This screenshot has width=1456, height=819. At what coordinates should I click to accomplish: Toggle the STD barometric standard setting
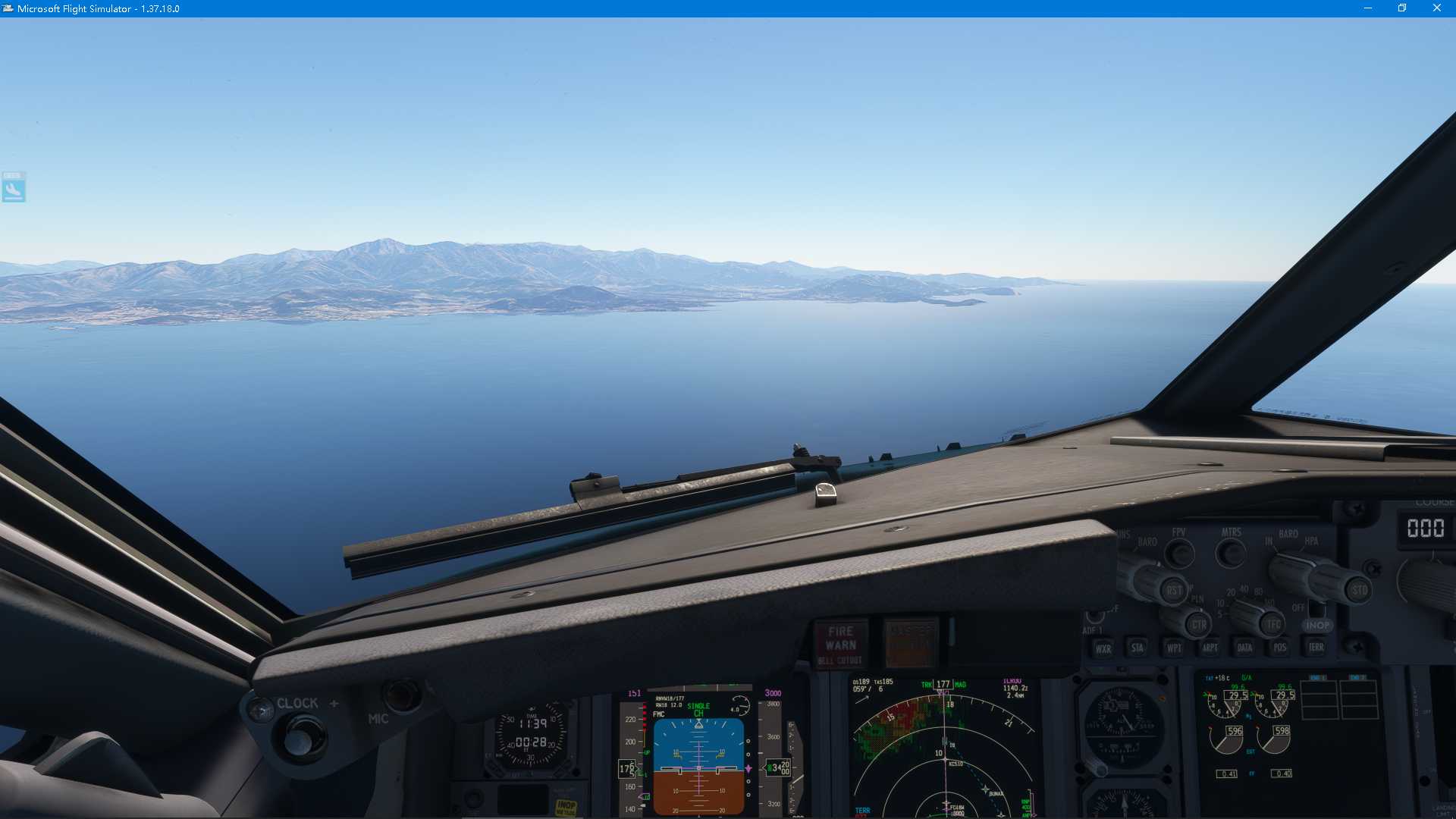coord(1359,590)
